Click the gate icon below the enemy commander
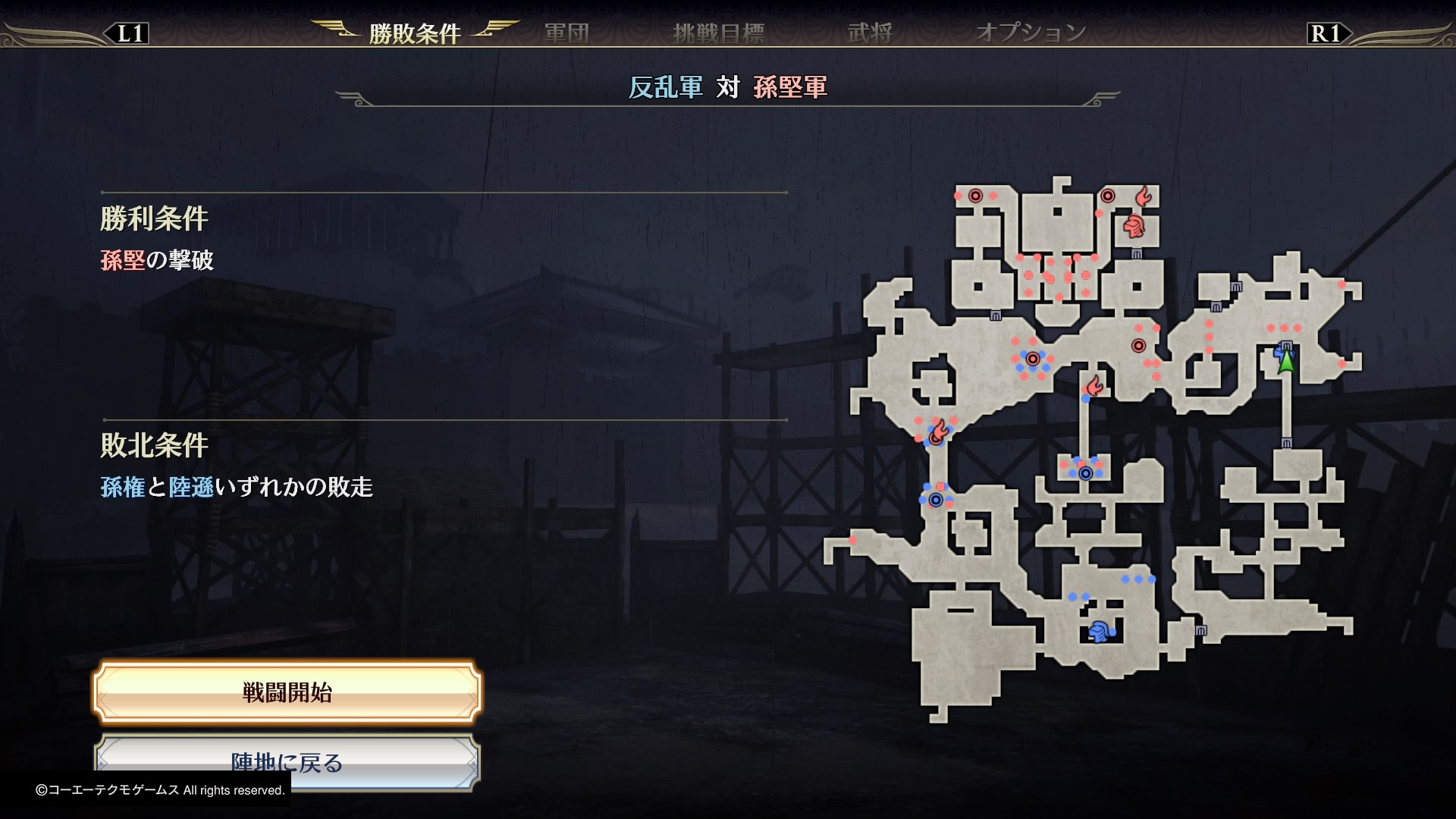Screen dimensions: 1456x819 (1135, 253)
